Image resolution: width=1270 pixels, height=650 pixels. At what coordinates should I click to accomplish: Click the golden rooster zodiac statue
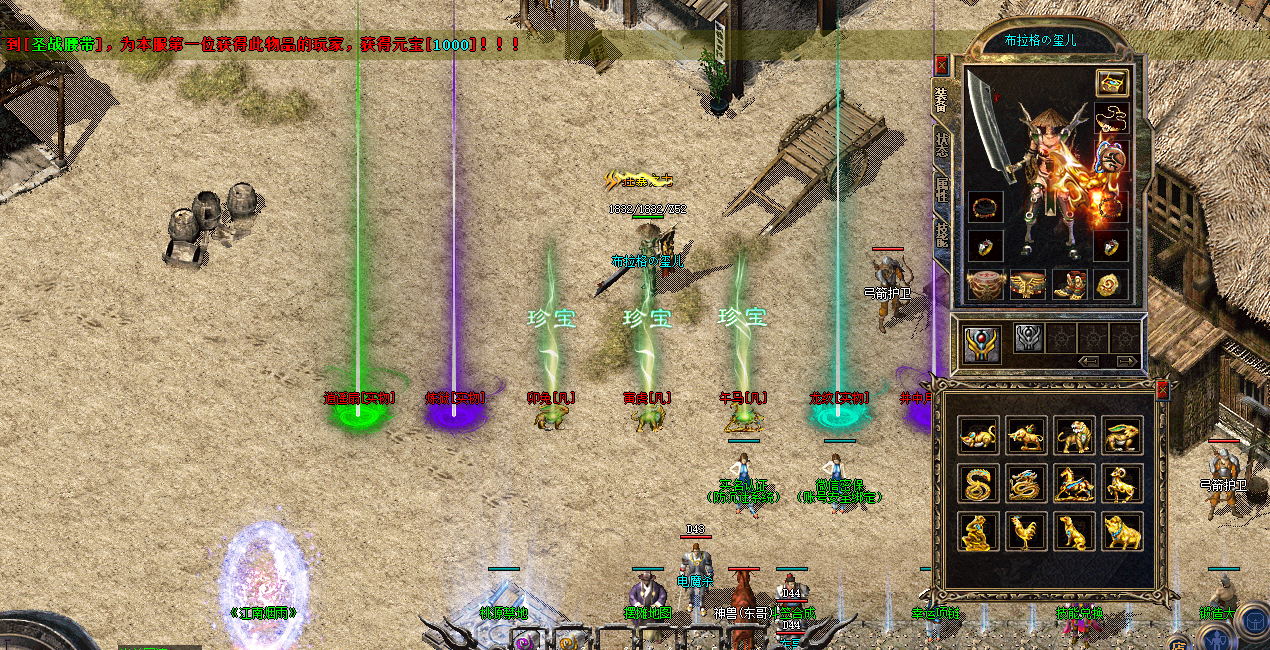pyautogui.click(x=1025, y=532)
